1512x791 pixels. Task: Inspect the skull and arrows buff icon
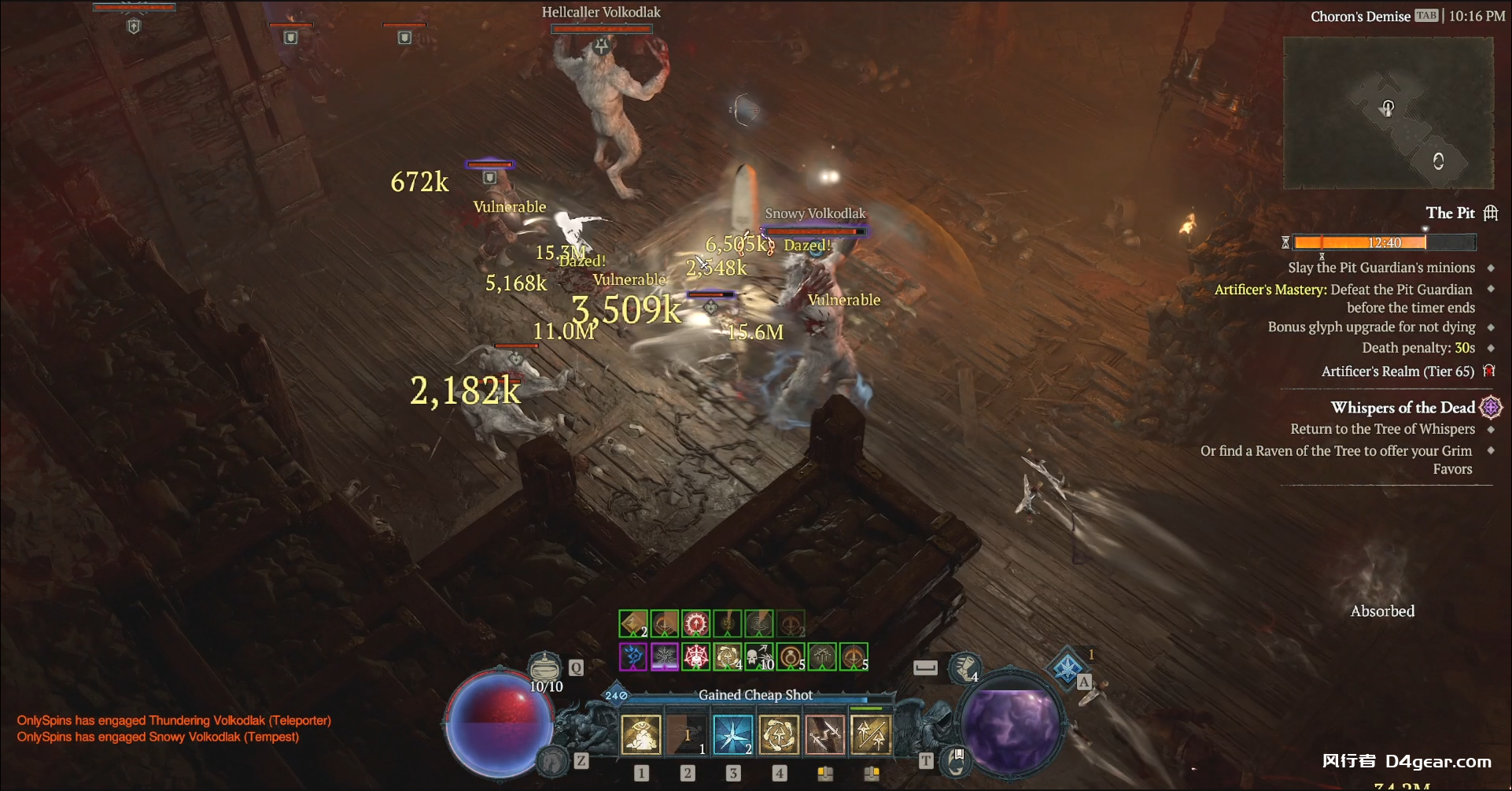759,656
